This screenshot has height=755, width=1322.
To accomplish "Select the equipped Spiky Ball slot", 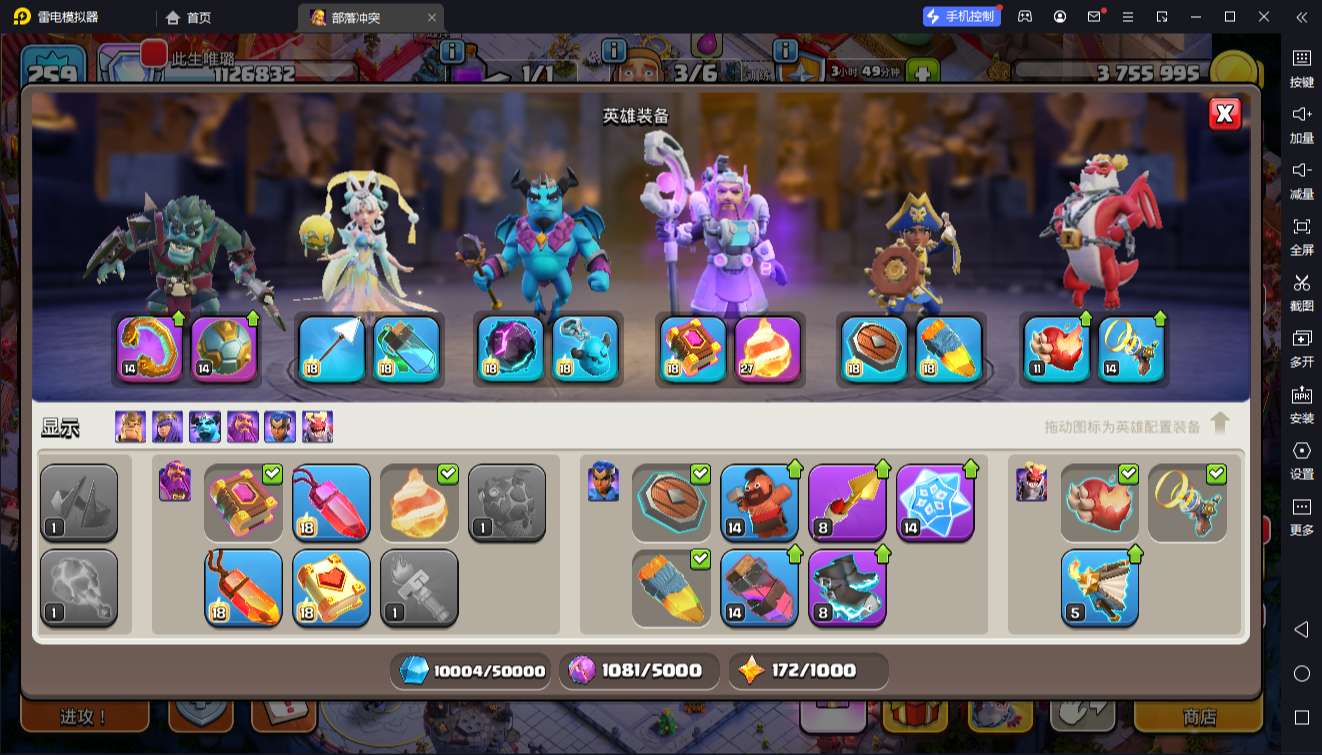I will click(224, 349).
